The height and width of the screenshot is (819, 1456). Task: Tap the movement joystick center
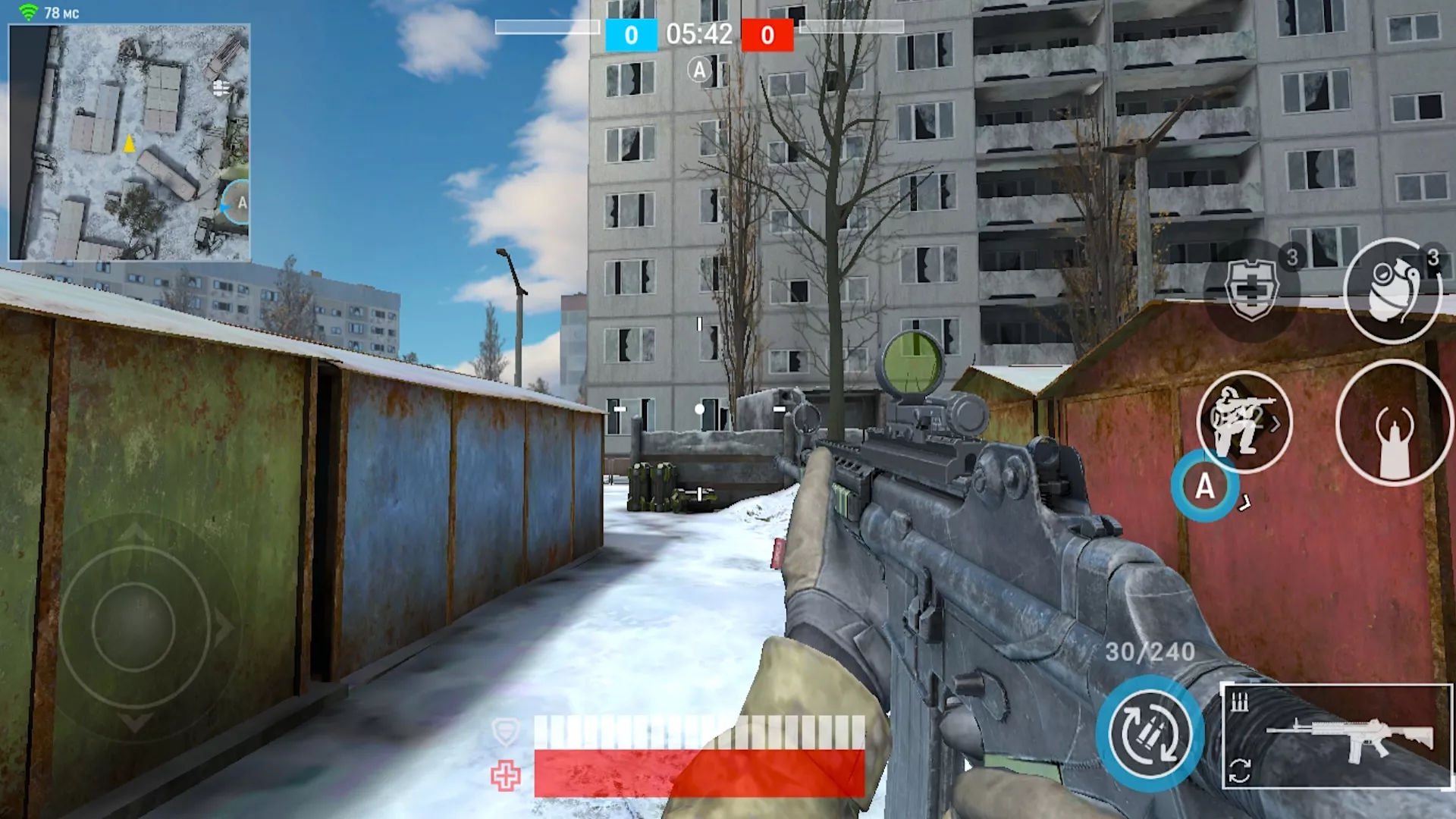pyautogui.click(x=134, y=626)
